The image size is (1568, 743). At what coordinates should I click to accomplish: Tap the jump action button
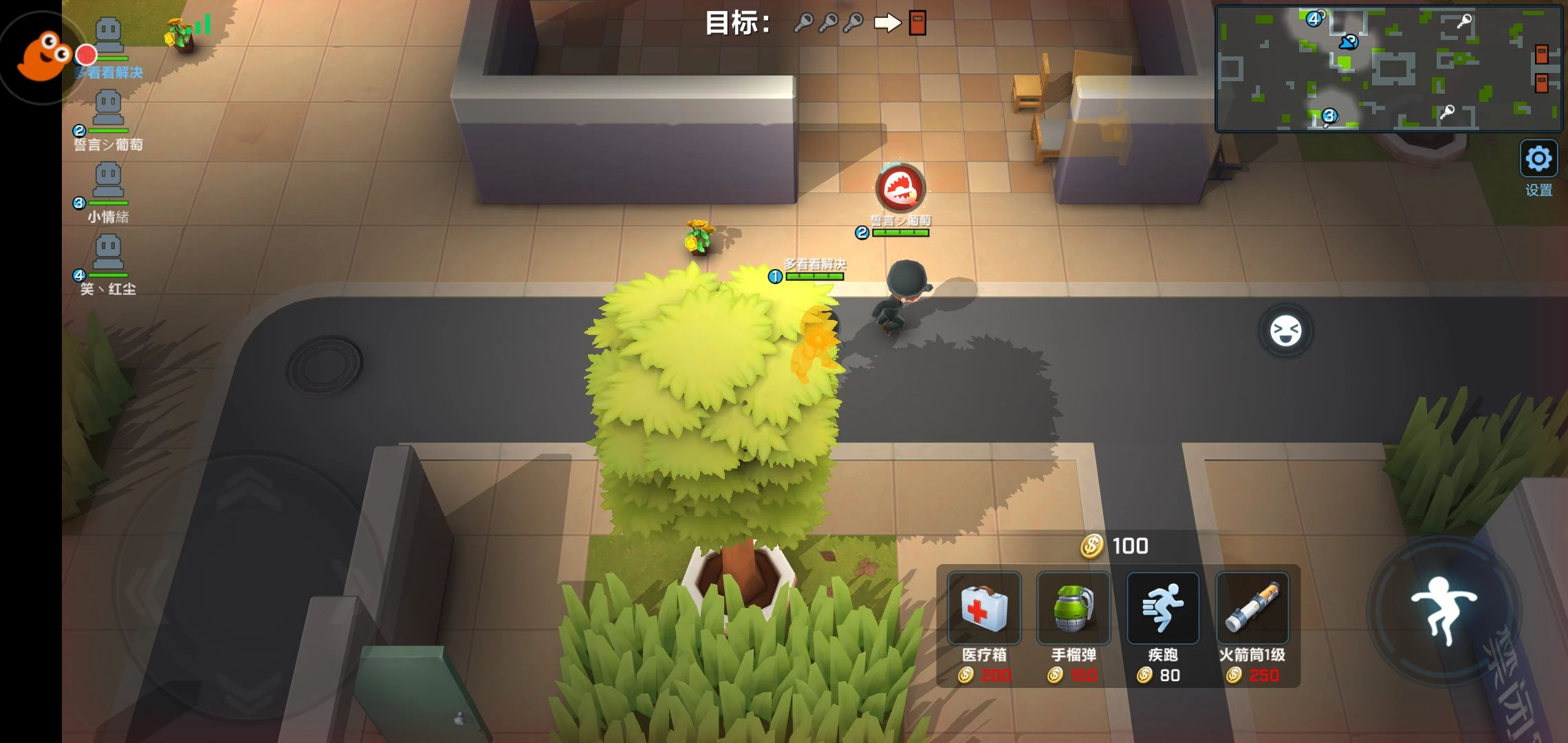click(x=1444, y=610)
